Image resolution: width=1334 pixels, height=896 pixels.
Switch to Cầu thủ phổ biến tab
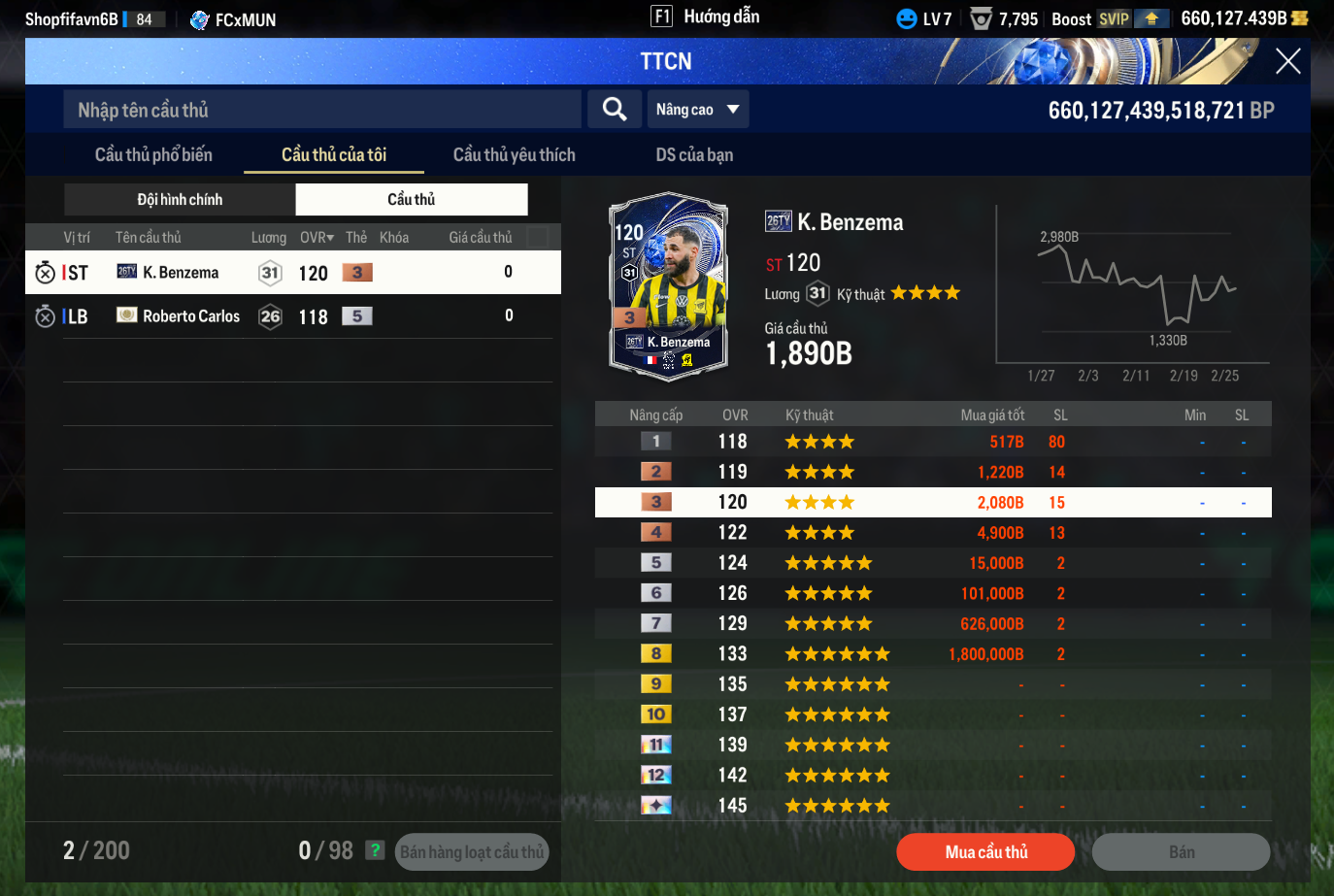(x=153, y=155)
